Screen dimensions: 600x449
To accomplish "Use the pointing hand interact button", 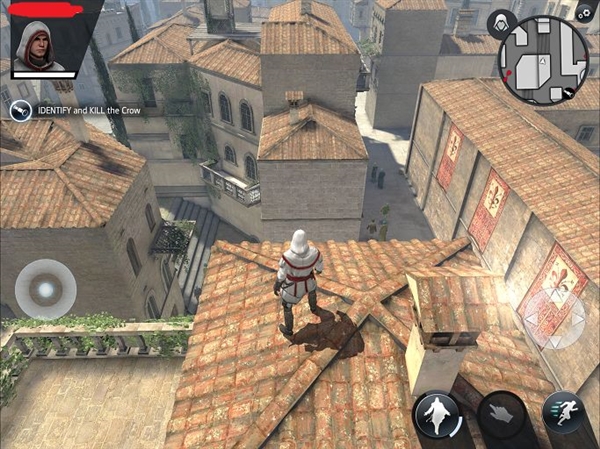I will click(501, 413).
